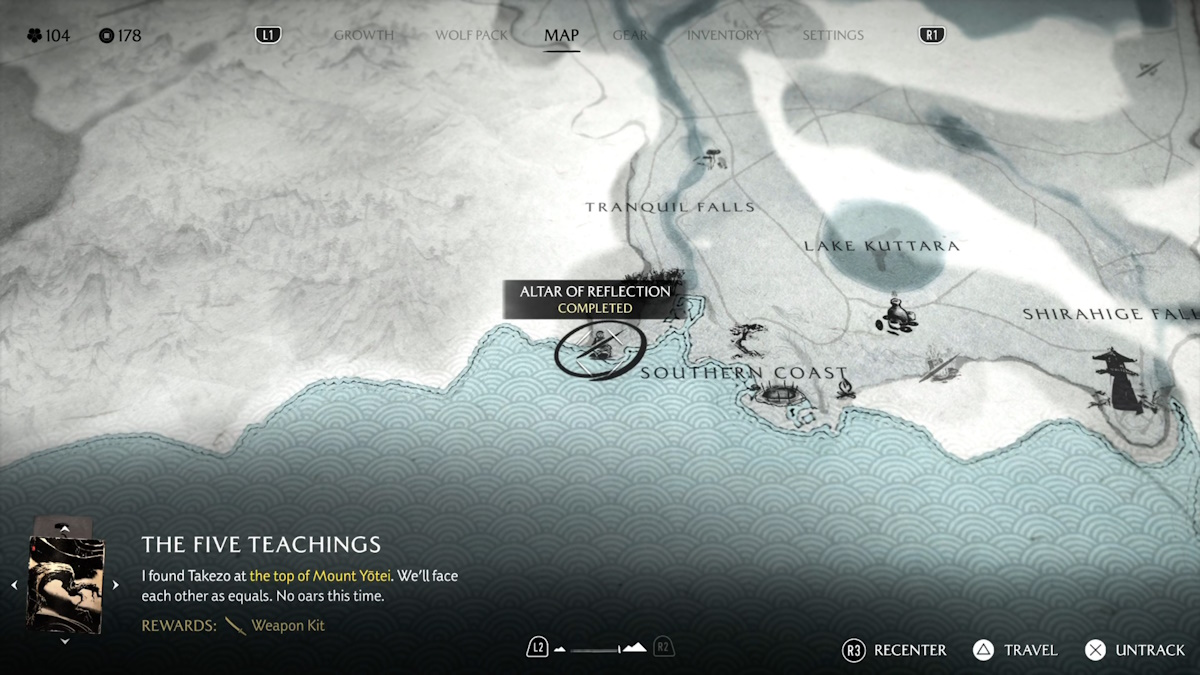
Task: Click the bonsai tree map marker
Action: click(x=748, y=338)
